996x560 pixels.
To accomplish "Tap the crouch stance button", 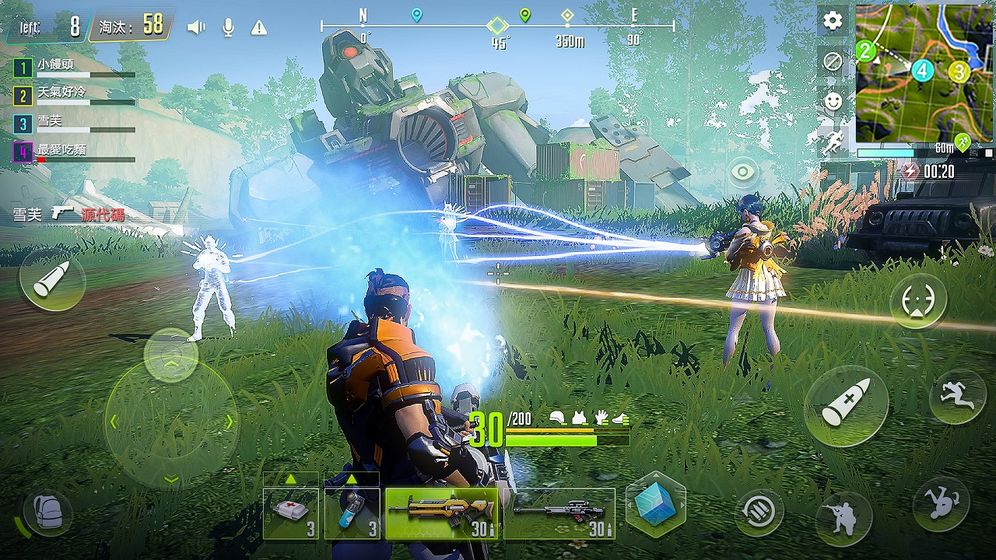I will pos(843,518).
